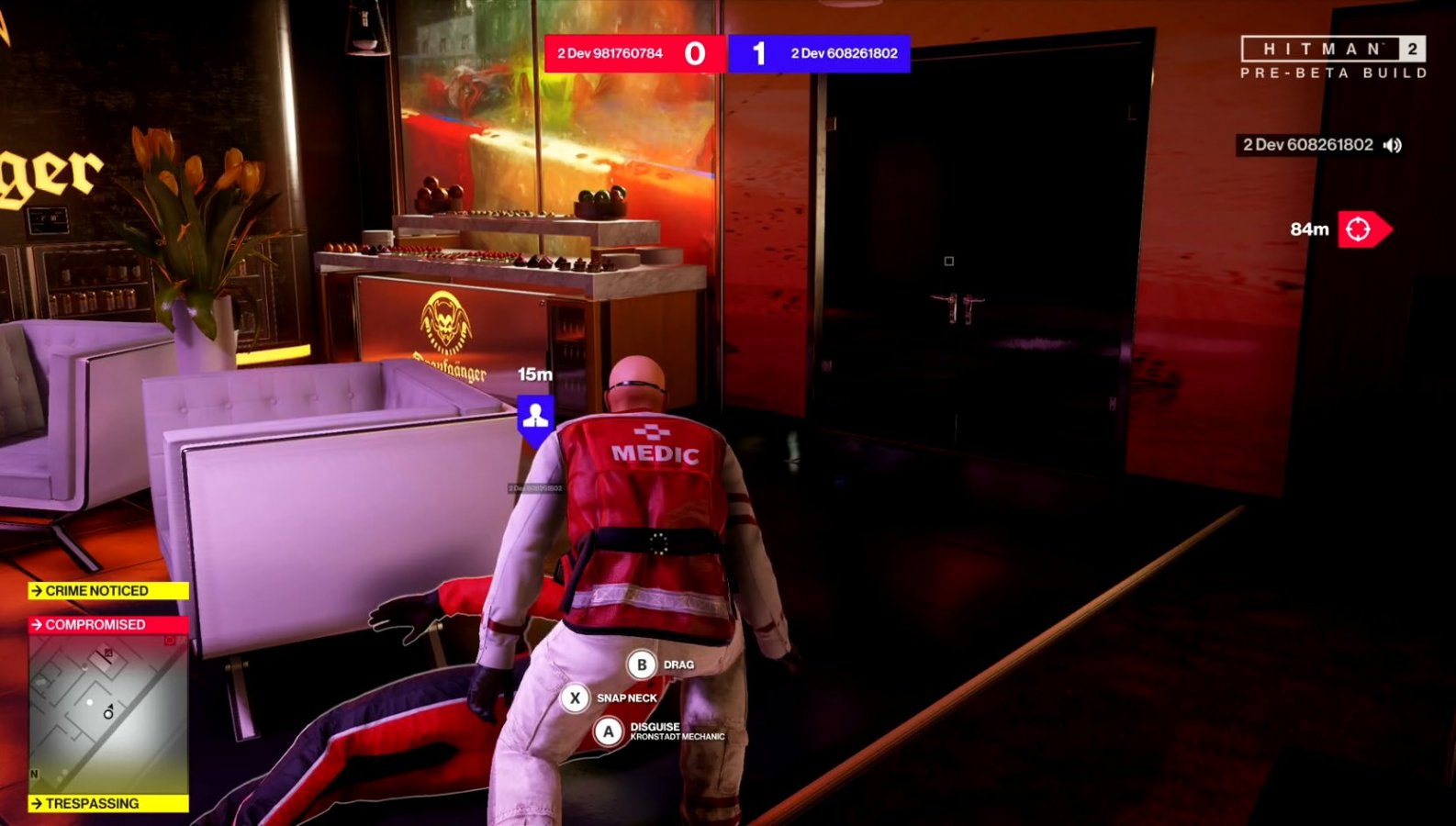Click the player marker icon above the medic

(535, 415)
